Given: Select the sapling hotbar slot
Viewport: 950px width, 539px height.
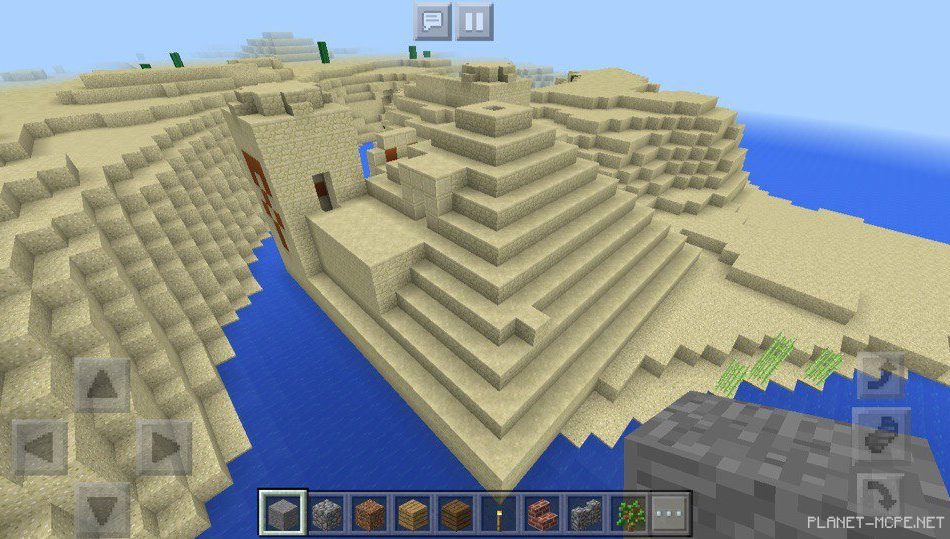Looking at the screenshot, I should coord(628,513).
